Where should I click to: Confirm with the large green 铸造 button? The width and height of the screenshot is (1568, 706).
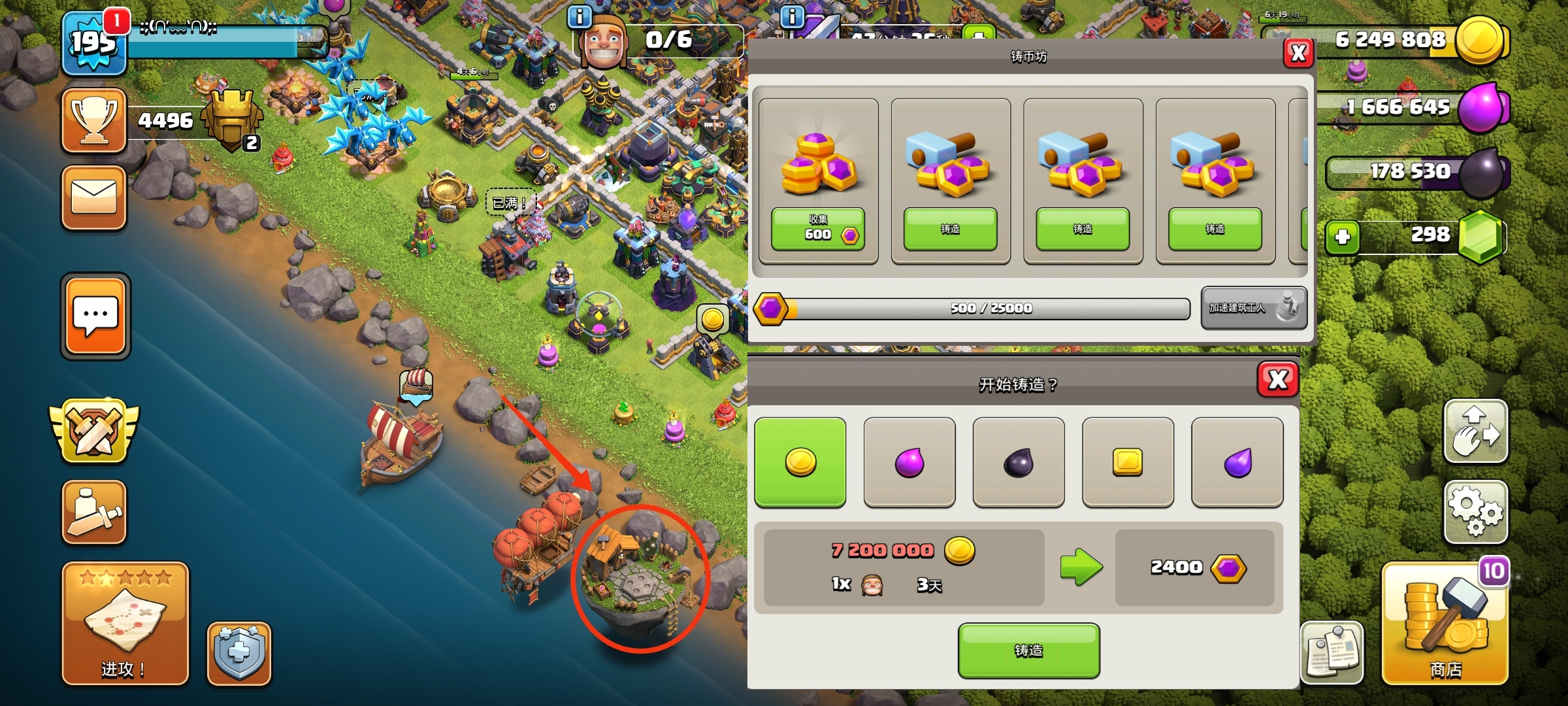(1028, 650)
